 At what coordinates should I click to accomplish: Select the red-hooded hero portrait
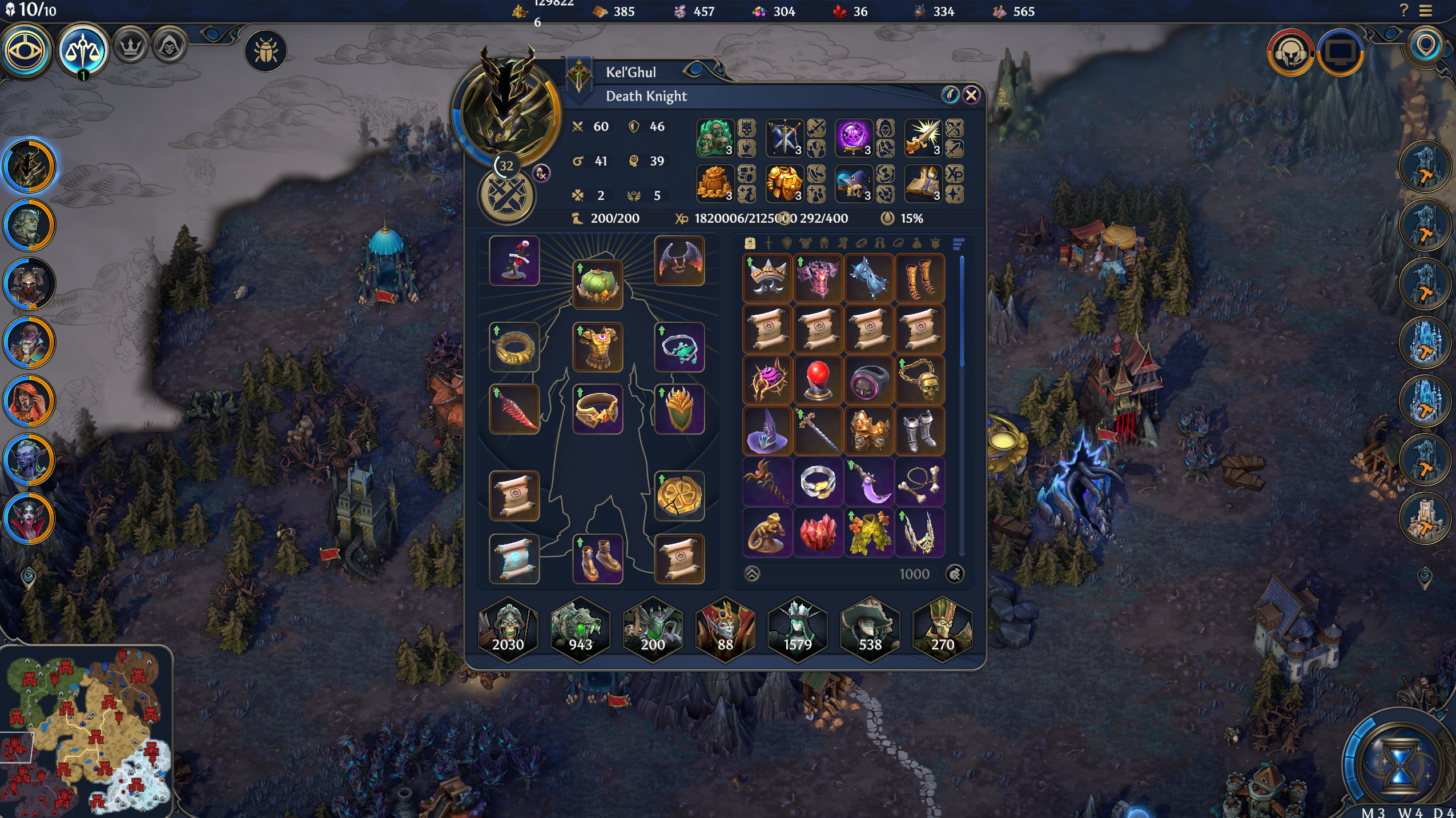tap(29, 401)
